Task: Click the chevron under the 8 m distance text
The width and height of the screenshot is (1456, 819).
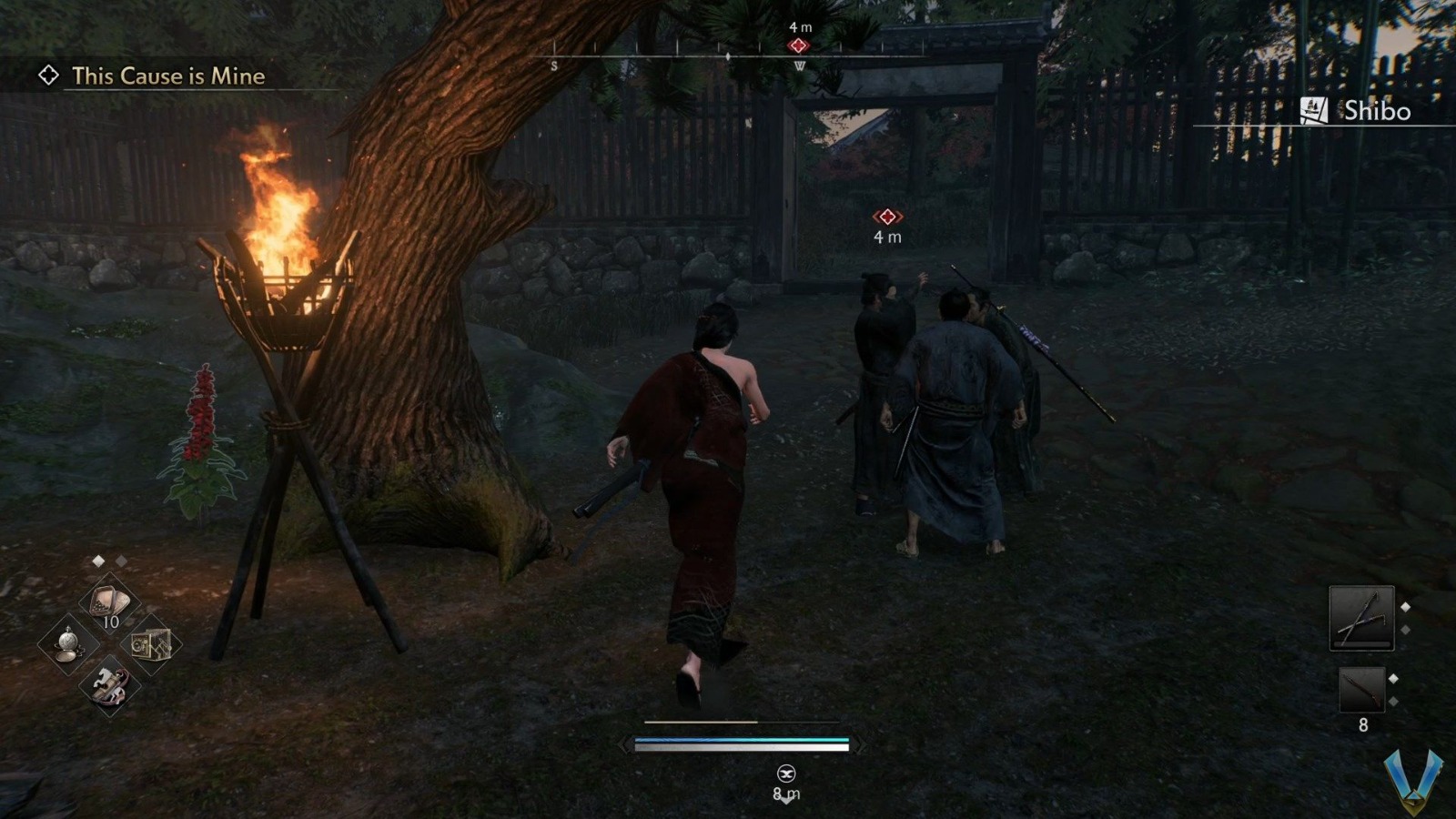Action: (x=786, y=802)
